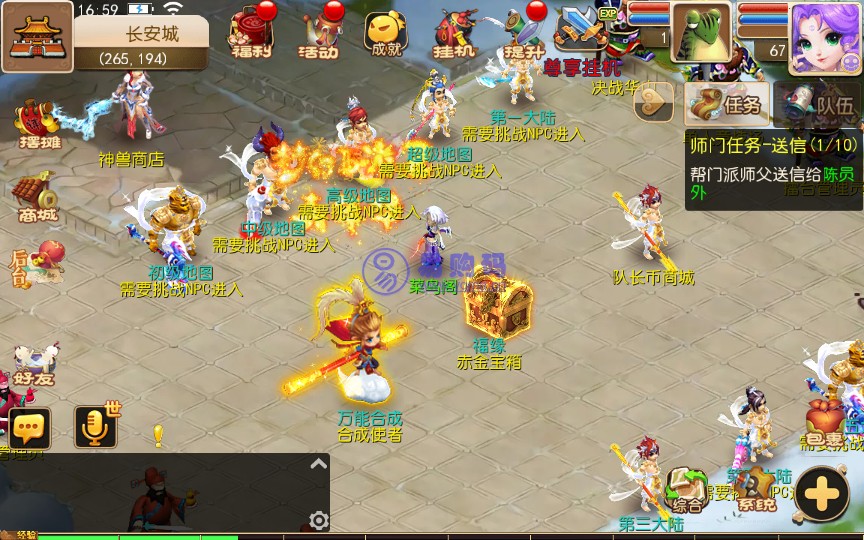
Task: Open the 提升 upgrade menu
Action: click(524, 34)
